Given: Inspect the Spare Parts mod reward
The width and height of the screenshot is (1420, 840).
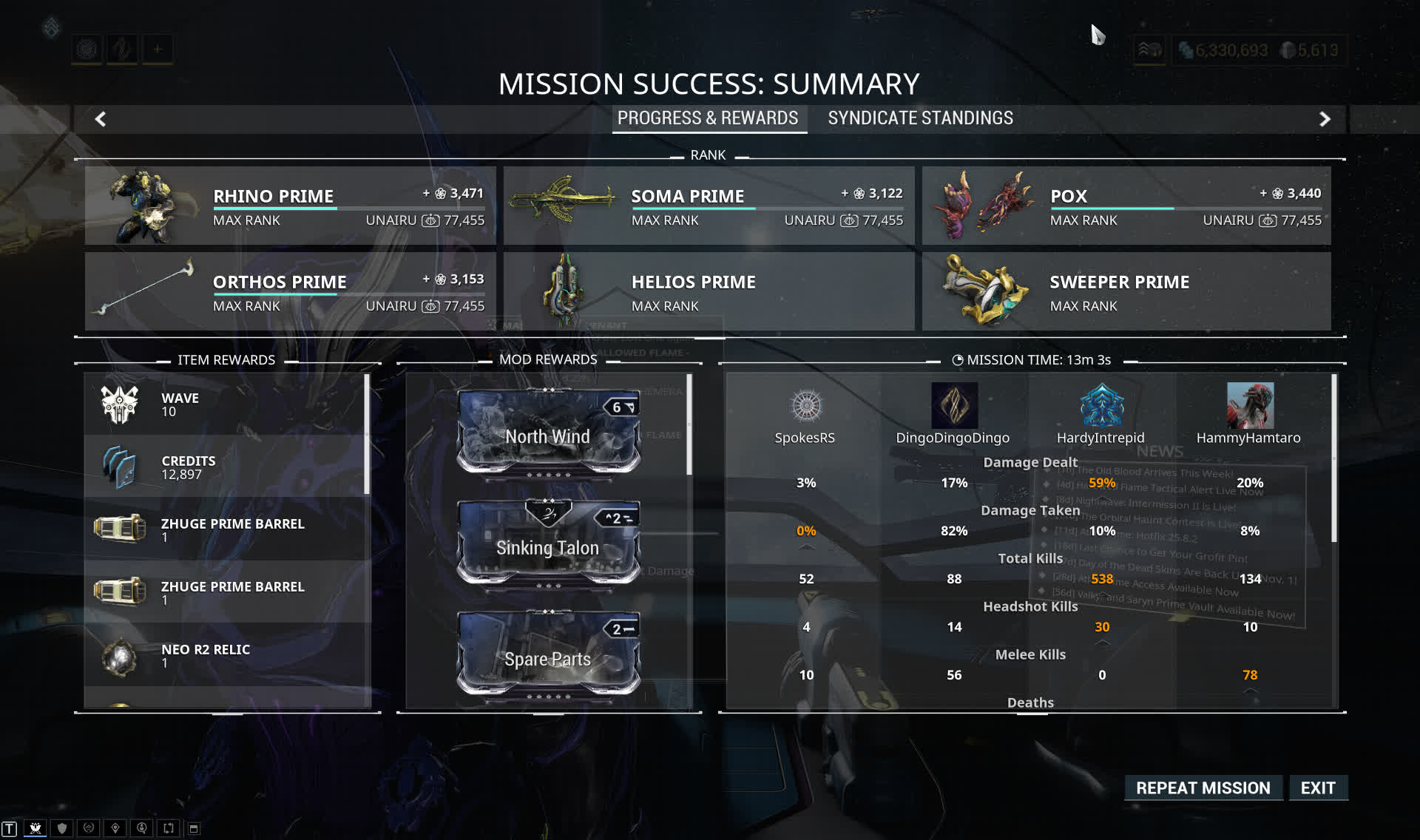Looking at the screenshot, I should click(548, 654).
